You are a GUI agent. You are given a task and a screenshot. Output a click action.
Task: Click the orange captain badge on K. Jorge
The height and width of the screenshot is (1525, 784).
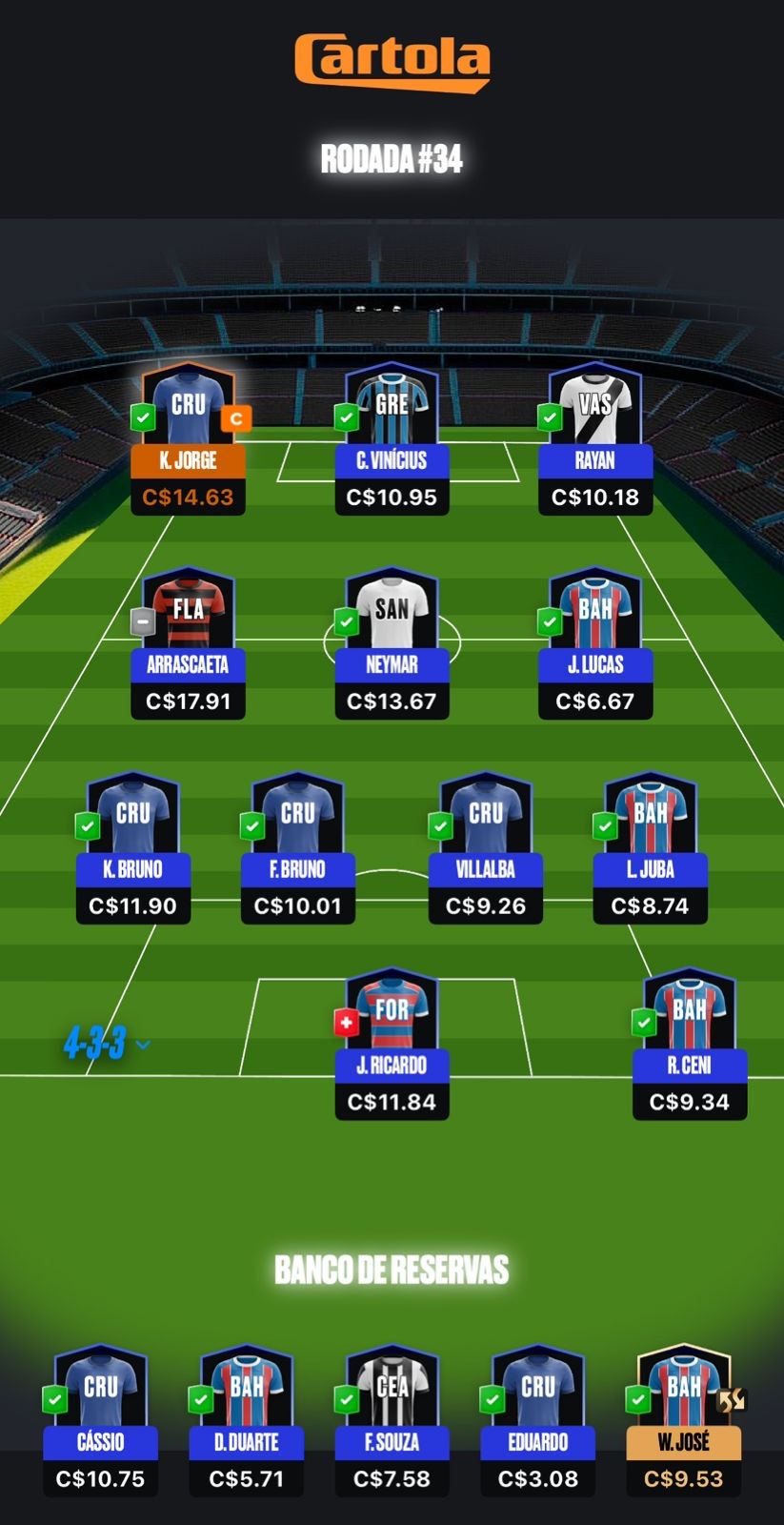point(236,418)
